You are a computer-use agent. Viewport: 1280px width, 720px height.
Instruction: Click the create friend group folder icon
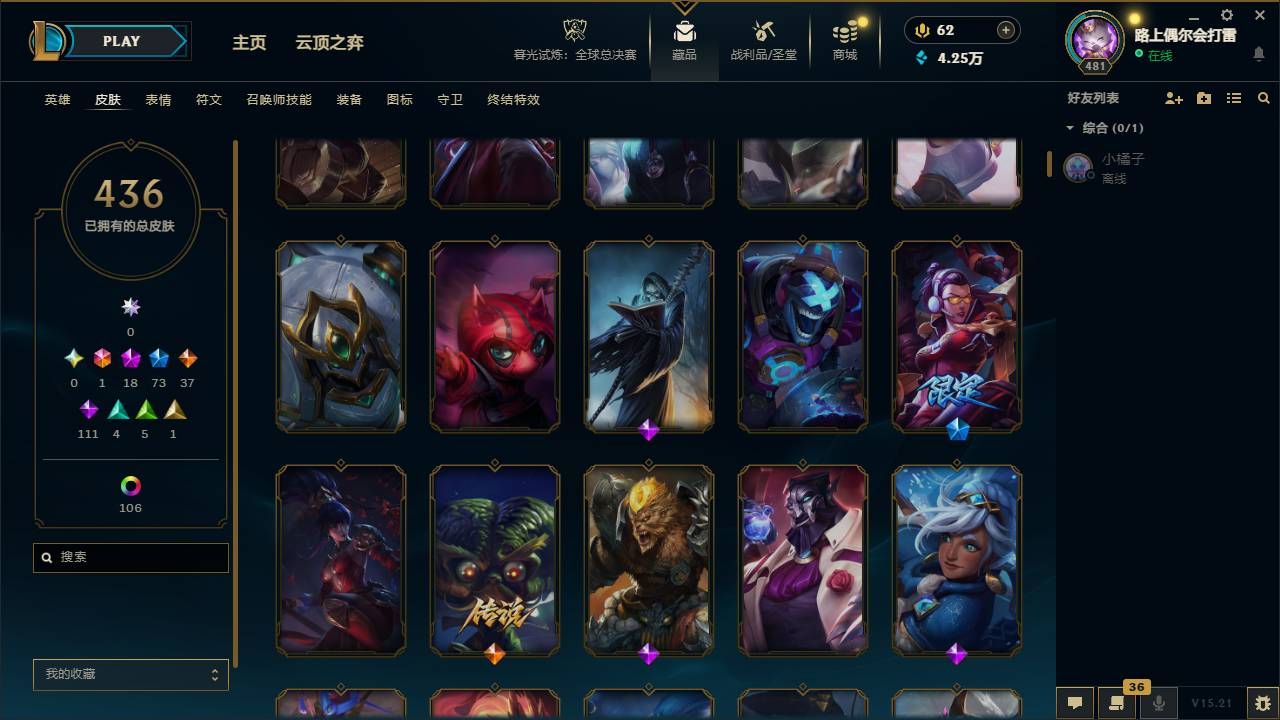pos(1203,97)
